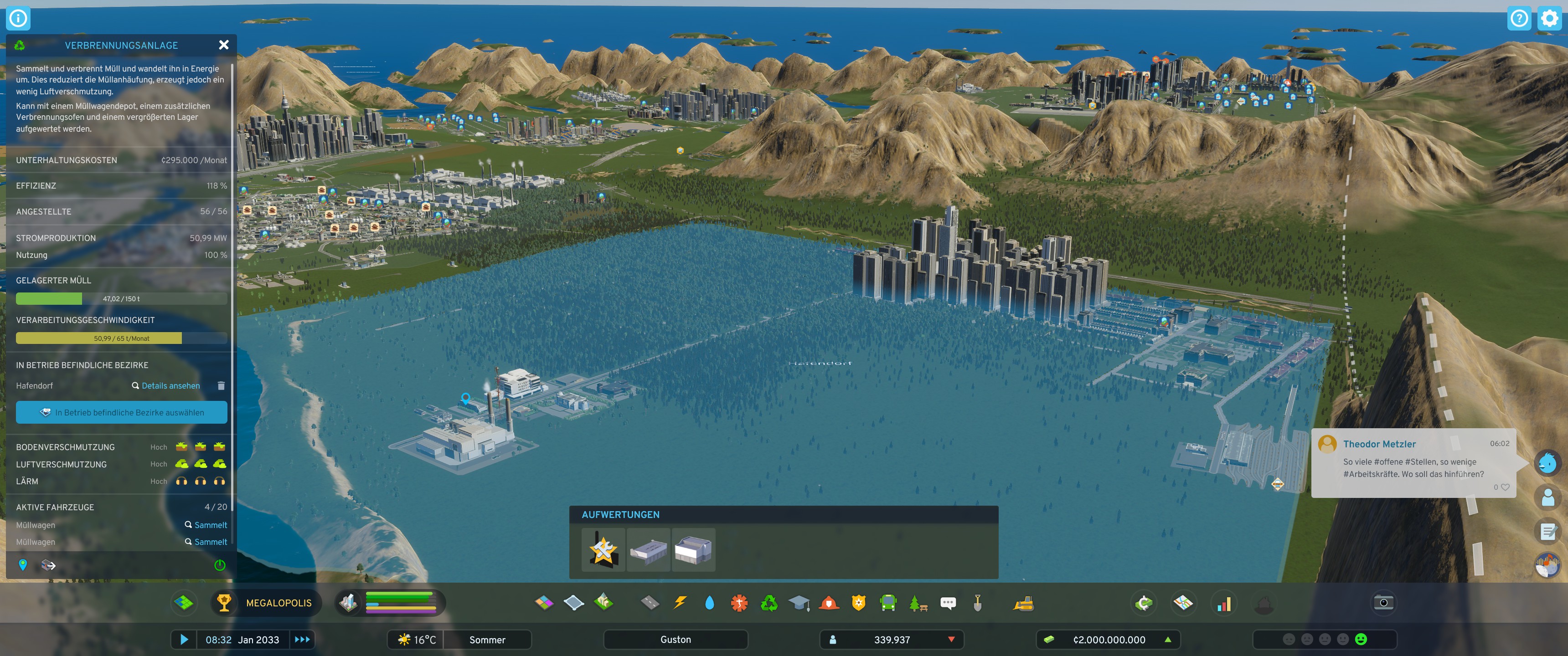Open the settings gear menu
Screen dimensions: 1568x656
pos(1548,18)
